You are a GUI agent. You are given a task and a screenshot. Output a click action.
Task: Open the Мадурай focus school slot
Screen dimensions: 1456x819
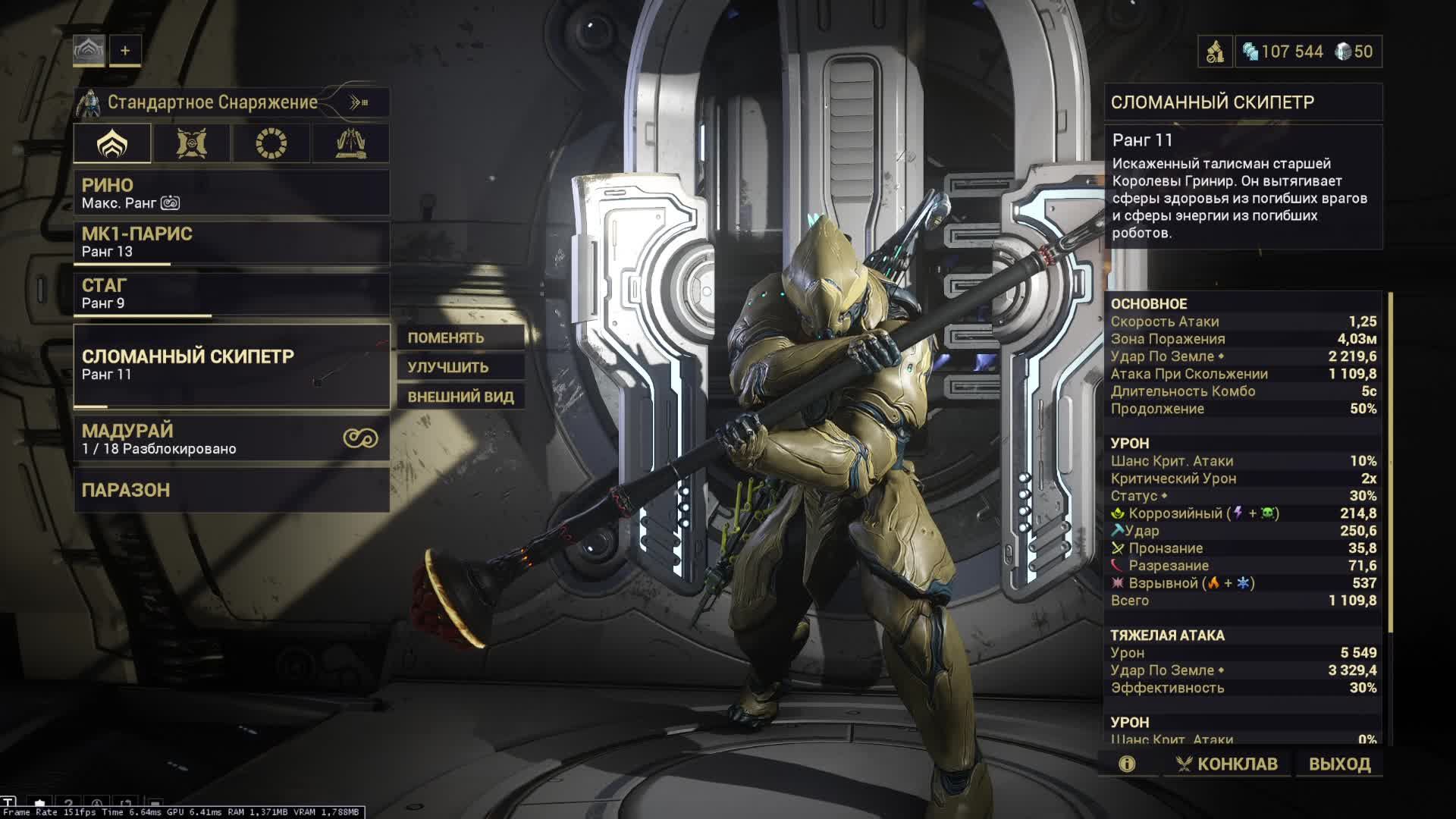231,438
